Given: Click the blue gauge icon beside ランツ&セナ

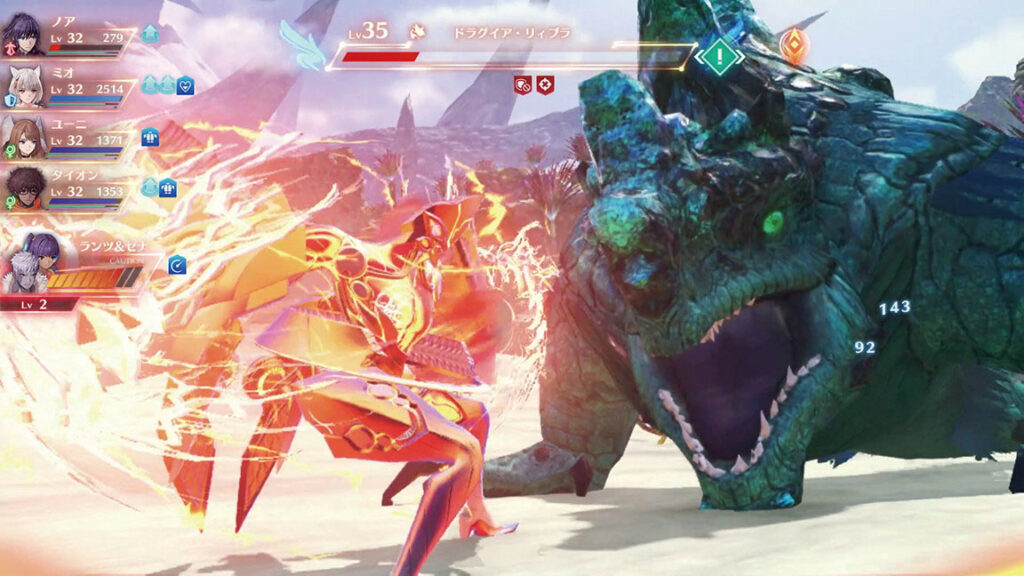Looking at the screenshot, I should point(177,265).
